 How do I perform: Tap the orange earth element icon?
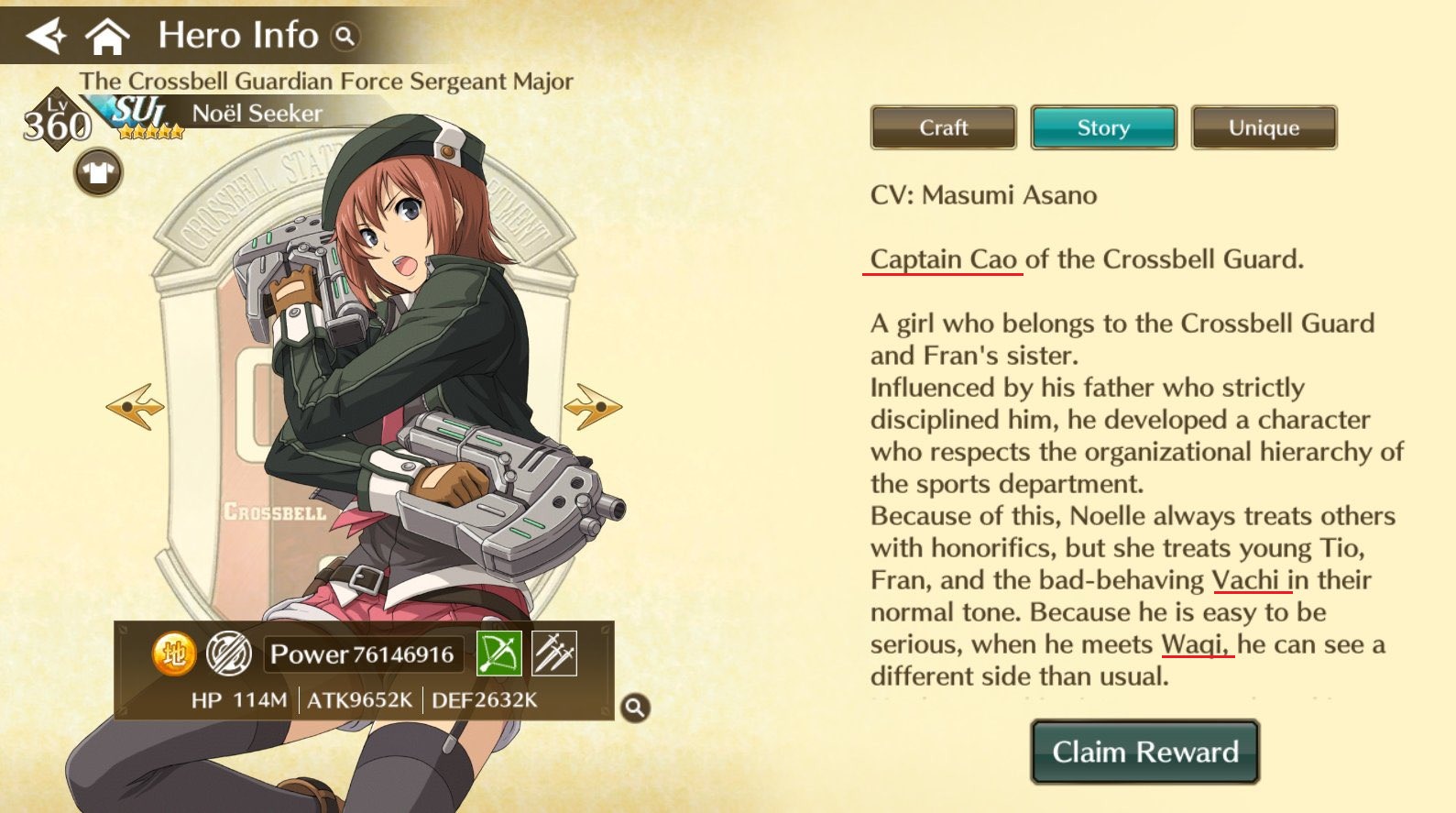point(174,654)
